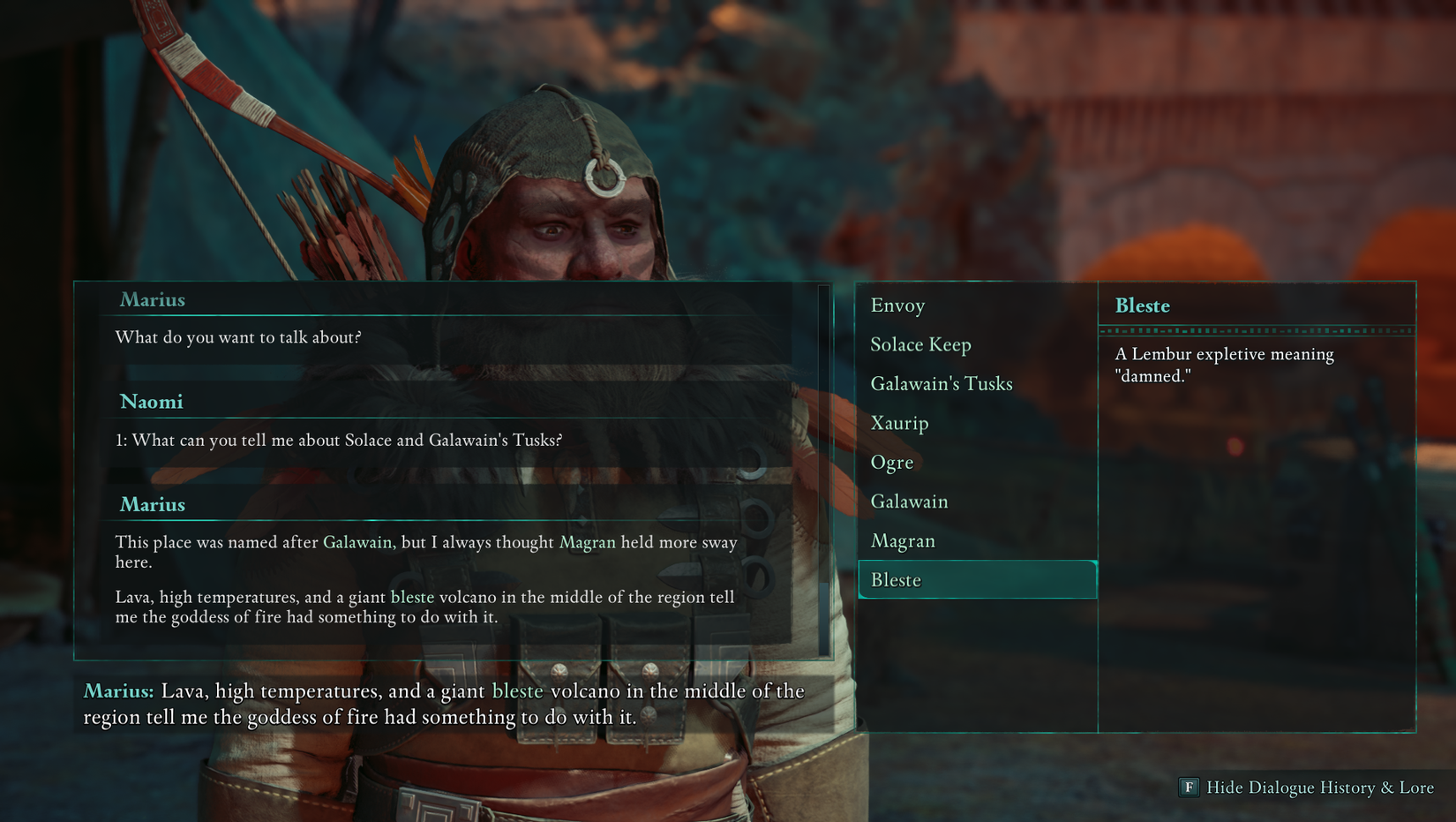
Task: Click the F key icon near the bottom right
Action: pos(1189,788)
